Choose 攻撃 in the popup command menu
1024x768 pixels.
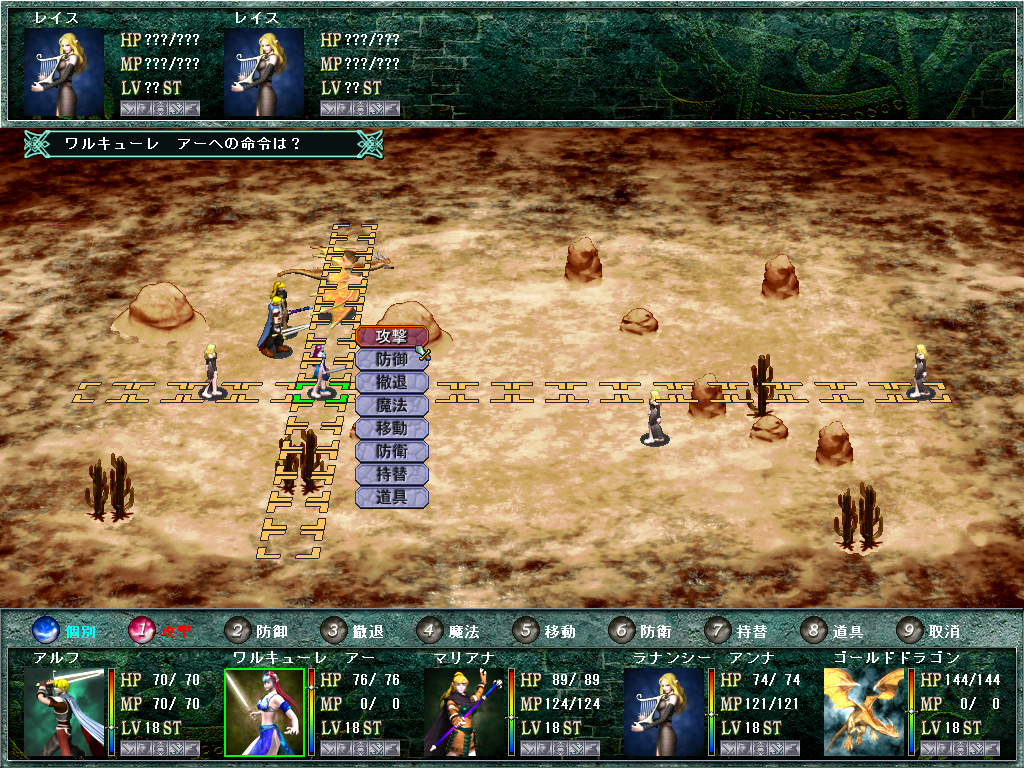click(391, 336)
